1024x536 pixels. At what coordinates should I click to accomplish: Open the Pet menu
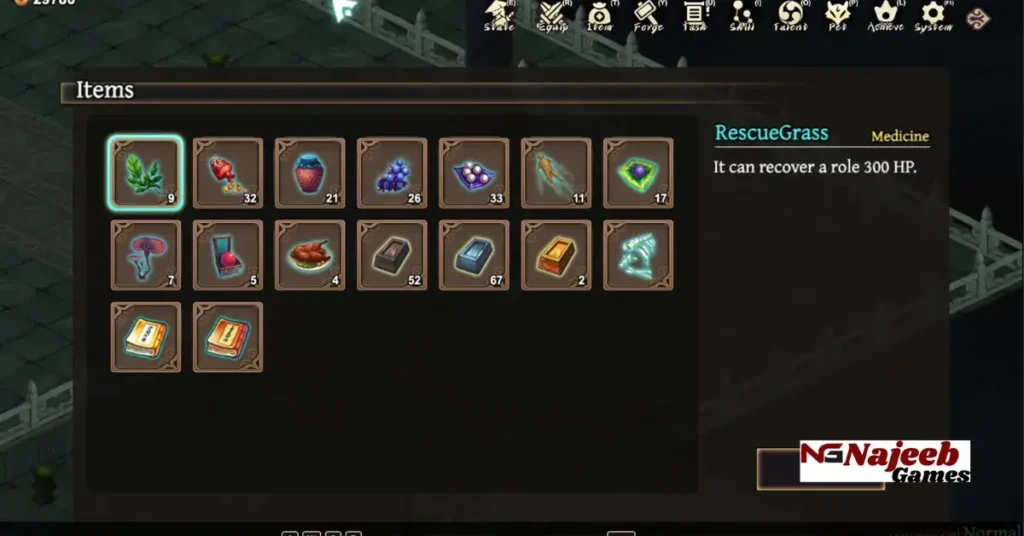pyautogui.click(x=838, y=14)
